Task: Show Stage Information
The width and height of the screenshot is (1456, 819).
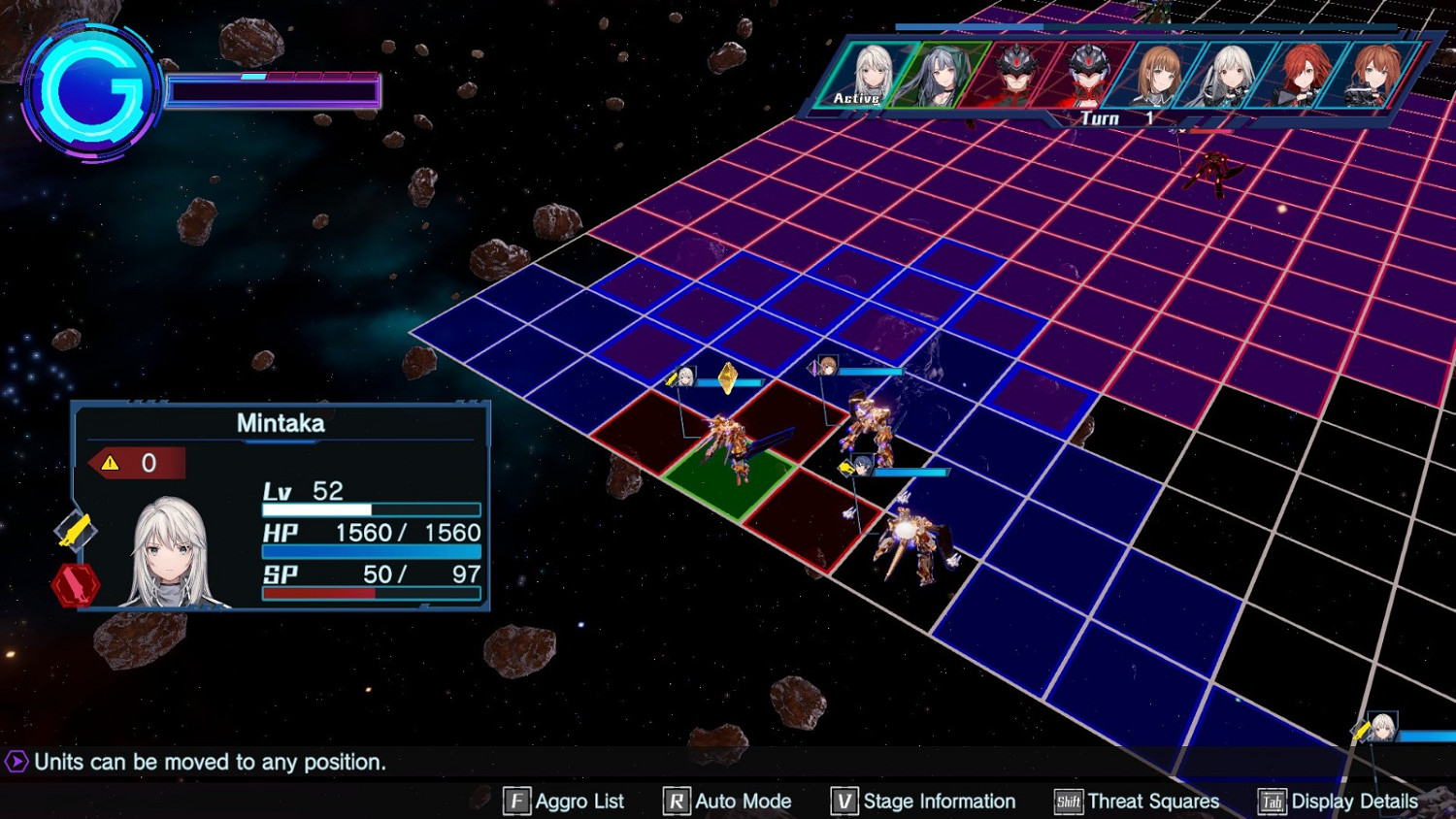Action: (x=923, y=802)
